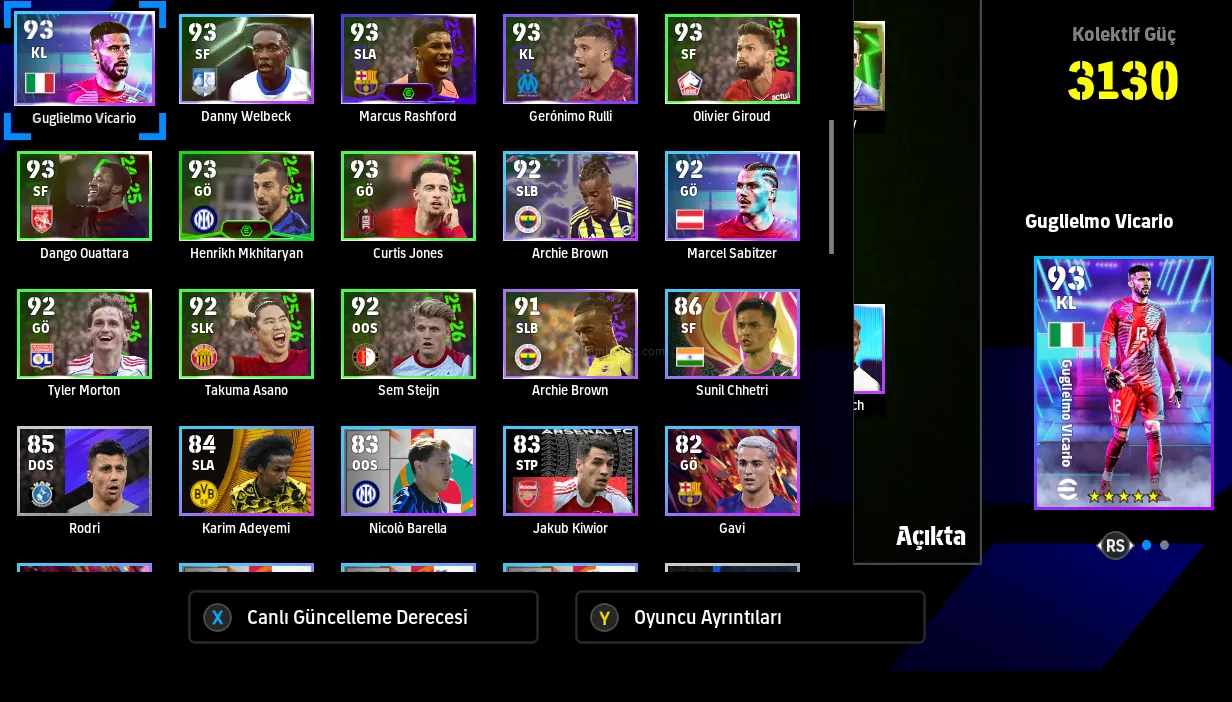The height and width of the screenshot is (702, 1232).
Task: Choose Marcel Sabitzer's card
Action: click(x=732, y=196)
